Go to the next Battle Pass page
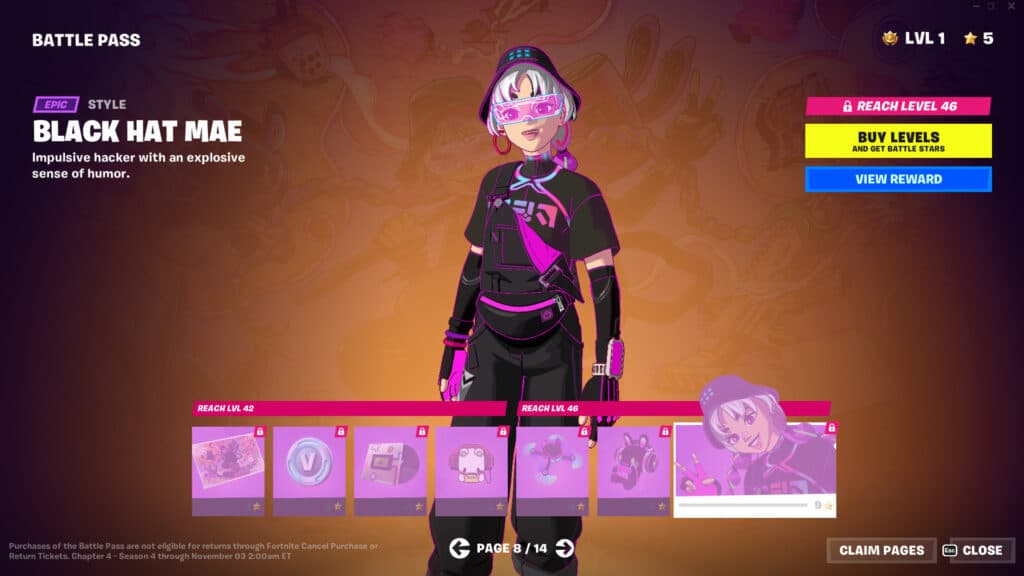This screenshot has width=1024, height=576. (565, 547)
